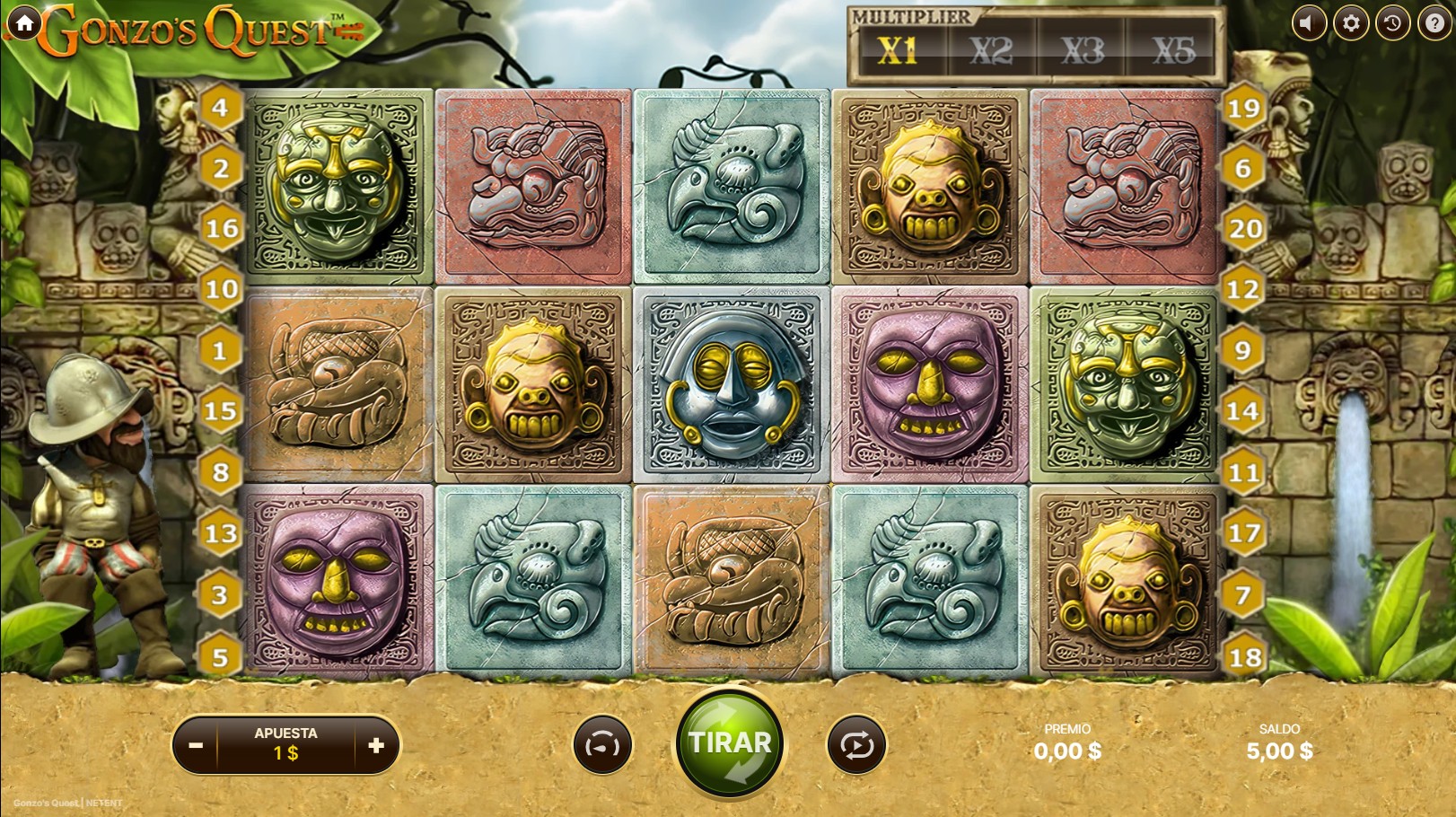This screenshot has width=1456, height=817.
Task: Open the Autoplay icon beside TIRAR
Action: 855,744
